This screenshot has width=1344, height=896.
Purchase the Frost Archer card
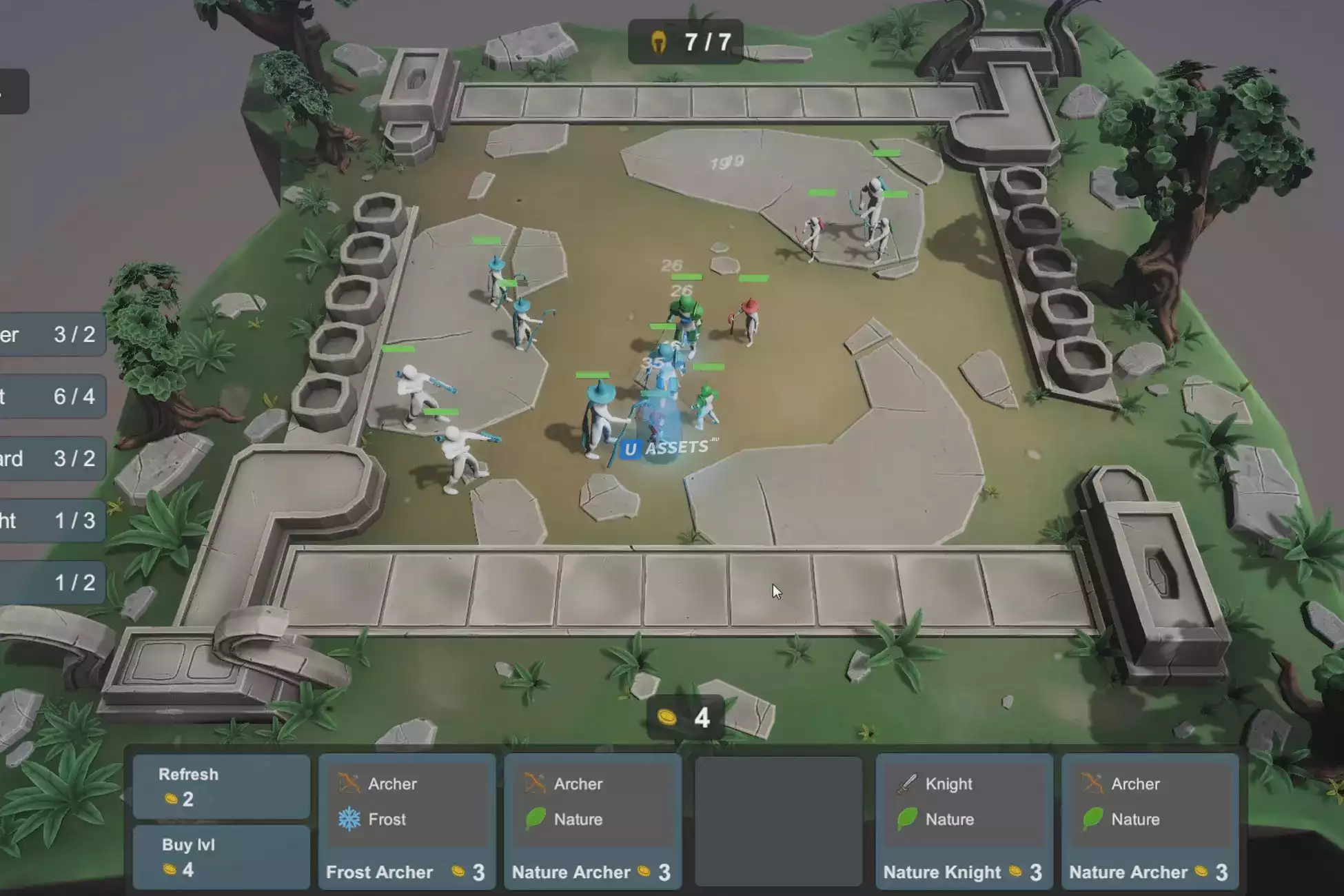point(407,820)
